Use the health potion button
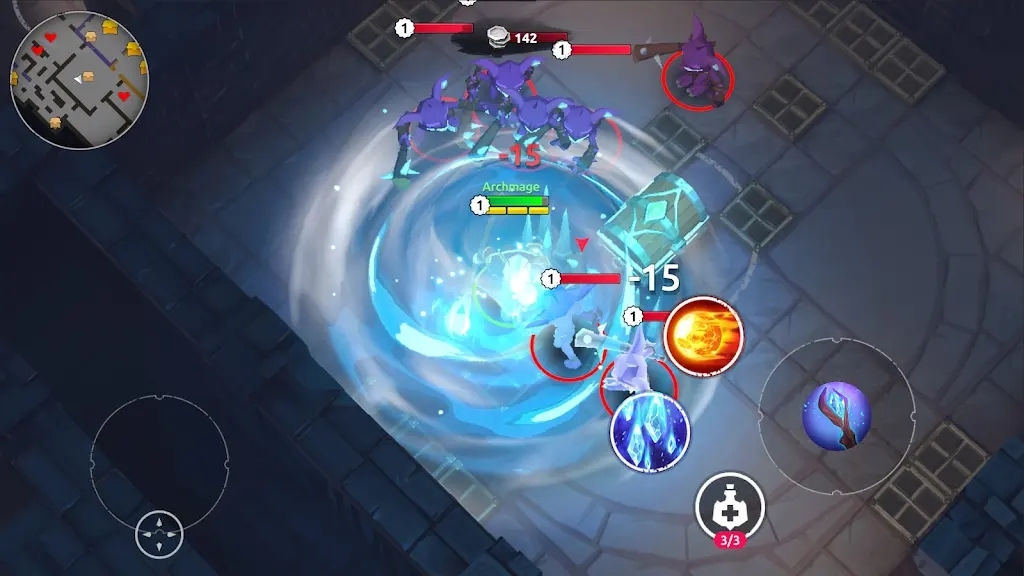The height and width of the screenshot is (576, 1024). (x=730, y=507)
